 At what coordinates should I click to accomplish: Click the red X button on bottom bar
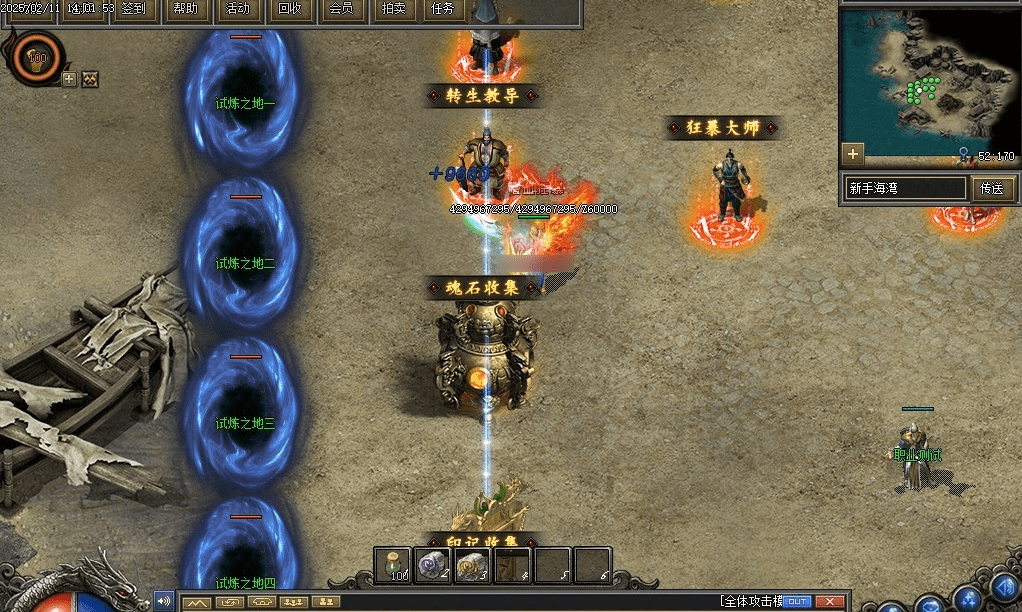pyautogui.click(x=829, y=601)
